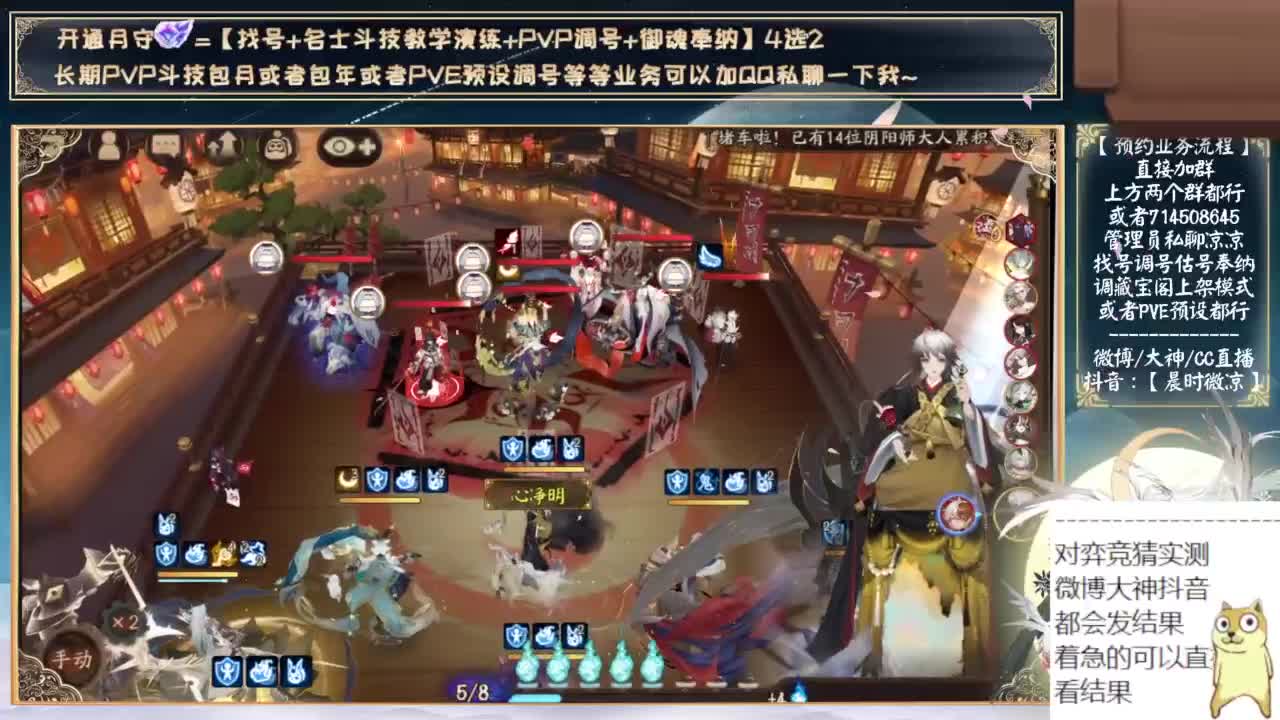Viewport: 1280px width, 720px height.
Task: Click the rabbit buff icon on left shikigami
Action: (x=166, y=524)
